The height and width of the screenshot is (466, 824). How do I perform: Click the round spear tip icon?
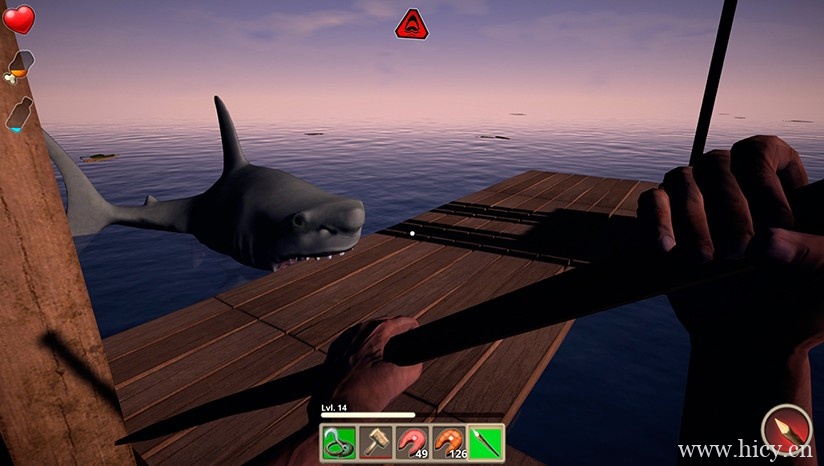(787, 430)
